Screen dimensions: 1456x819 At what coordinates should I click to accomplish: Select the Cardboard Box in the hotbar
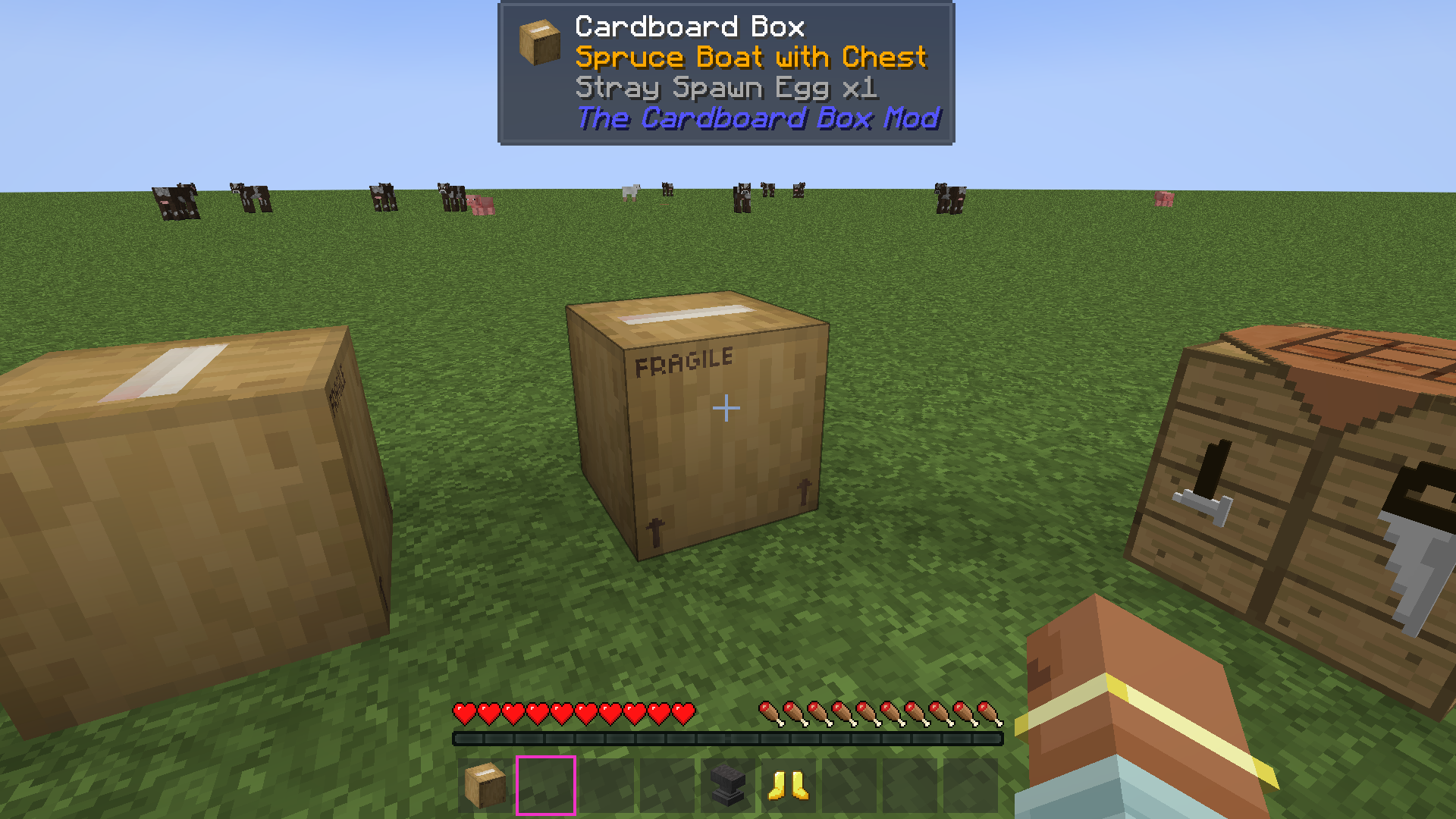click(485, 785)
